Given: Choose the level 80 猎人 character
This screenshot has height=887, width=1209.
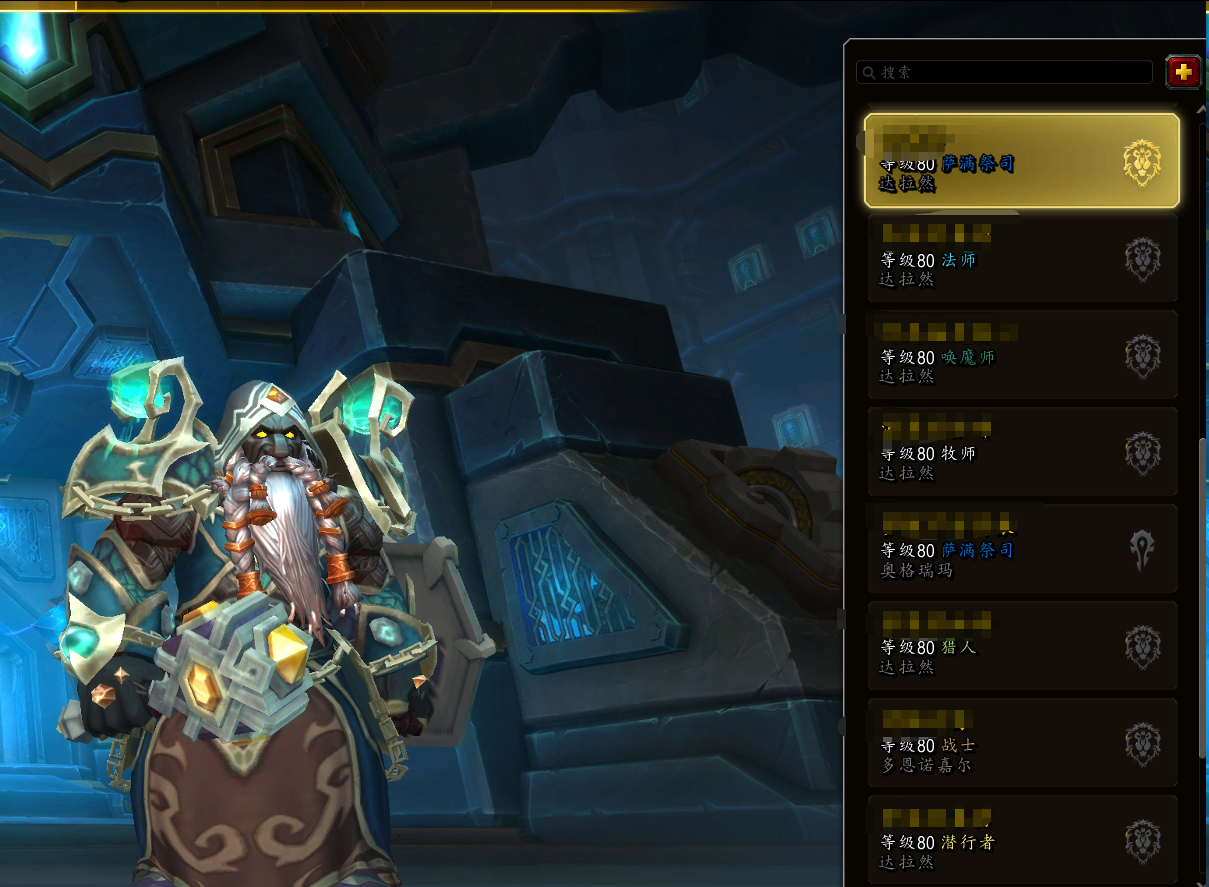Looking at the screenshot, I should pos(1021,646).
